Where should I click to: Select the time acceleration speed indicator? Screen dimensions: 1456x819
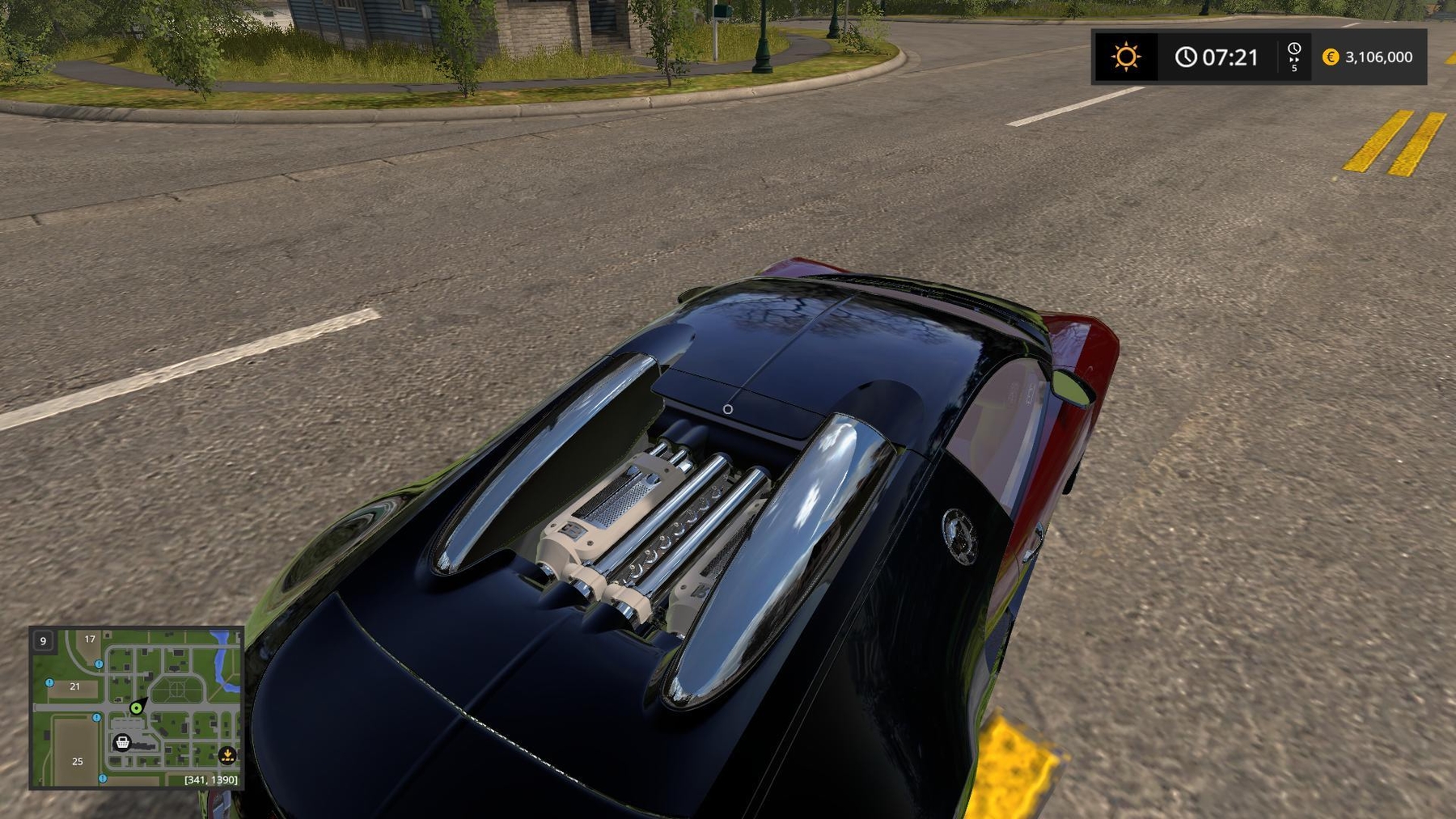click(x=1293, y=57)
